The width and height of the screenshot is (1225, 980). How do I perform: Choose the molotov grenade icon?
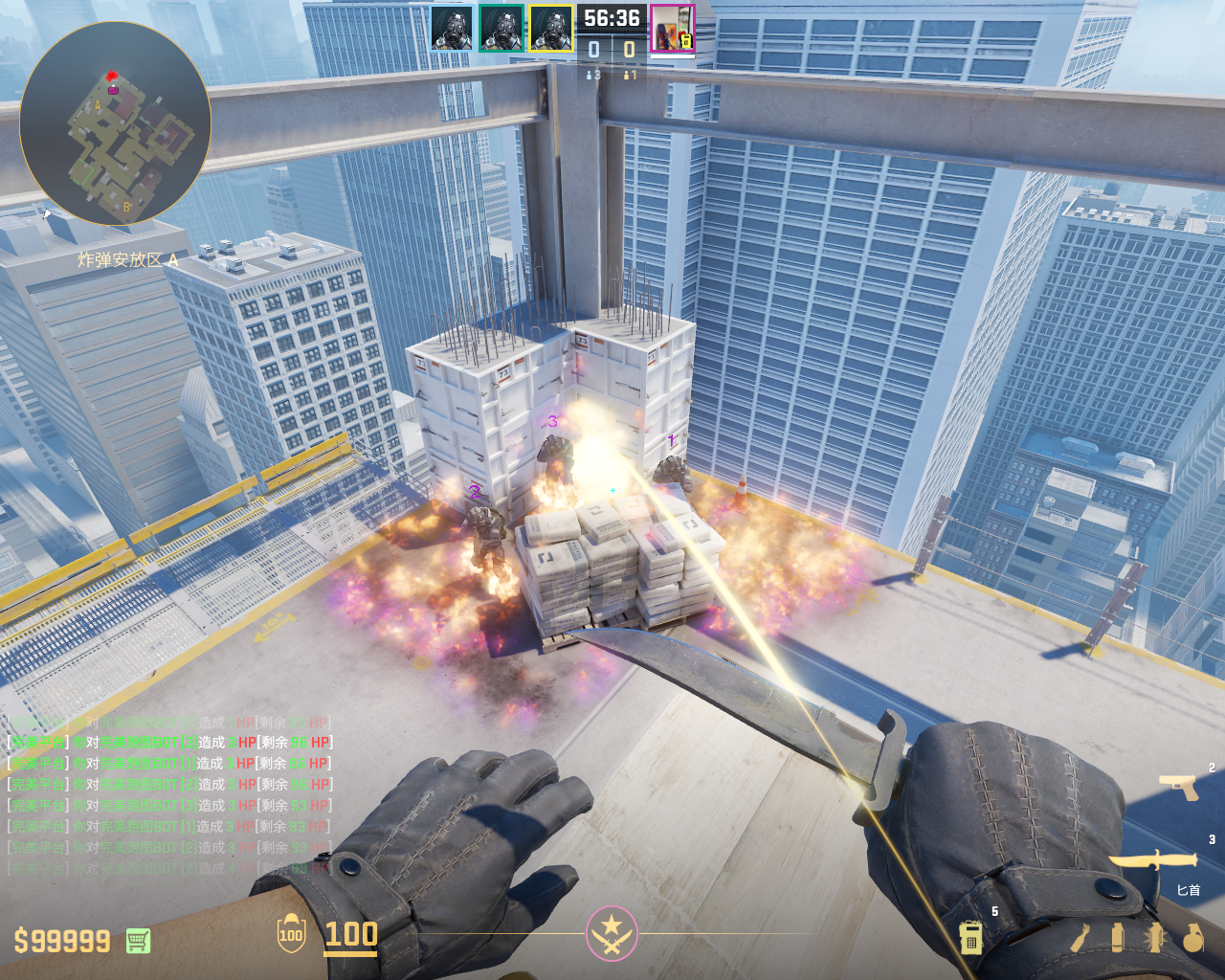[x=1080, y=938]
